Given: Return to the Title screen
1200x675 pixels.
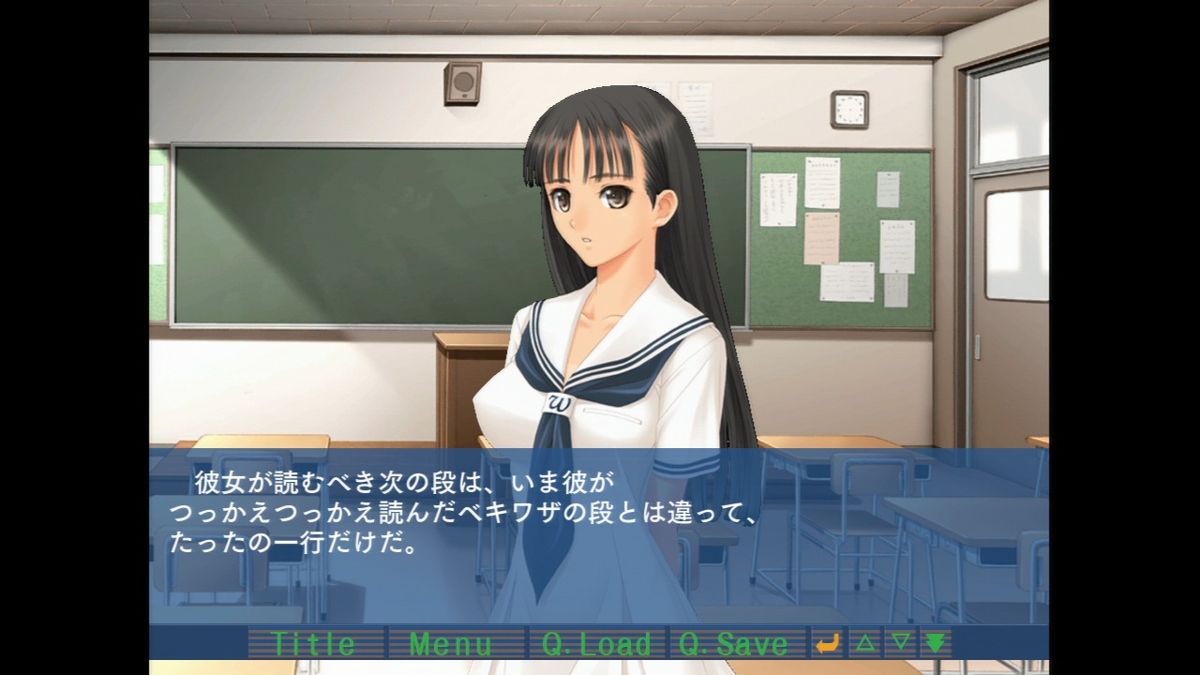Looking at the screenshot, I should [x=315, y=643].
